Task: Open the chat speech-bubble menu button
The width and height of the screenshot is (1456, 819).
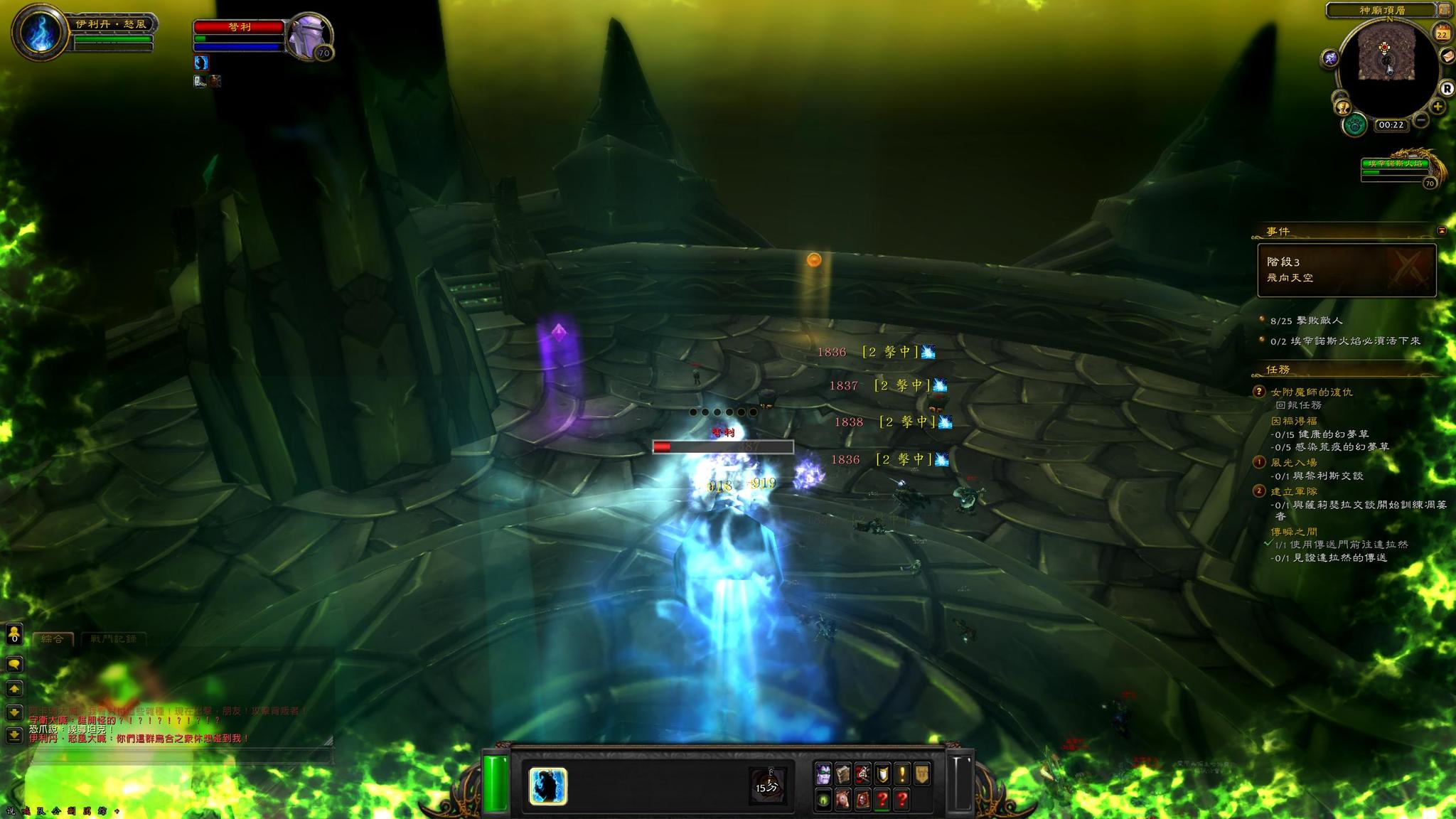Action: 14,664
